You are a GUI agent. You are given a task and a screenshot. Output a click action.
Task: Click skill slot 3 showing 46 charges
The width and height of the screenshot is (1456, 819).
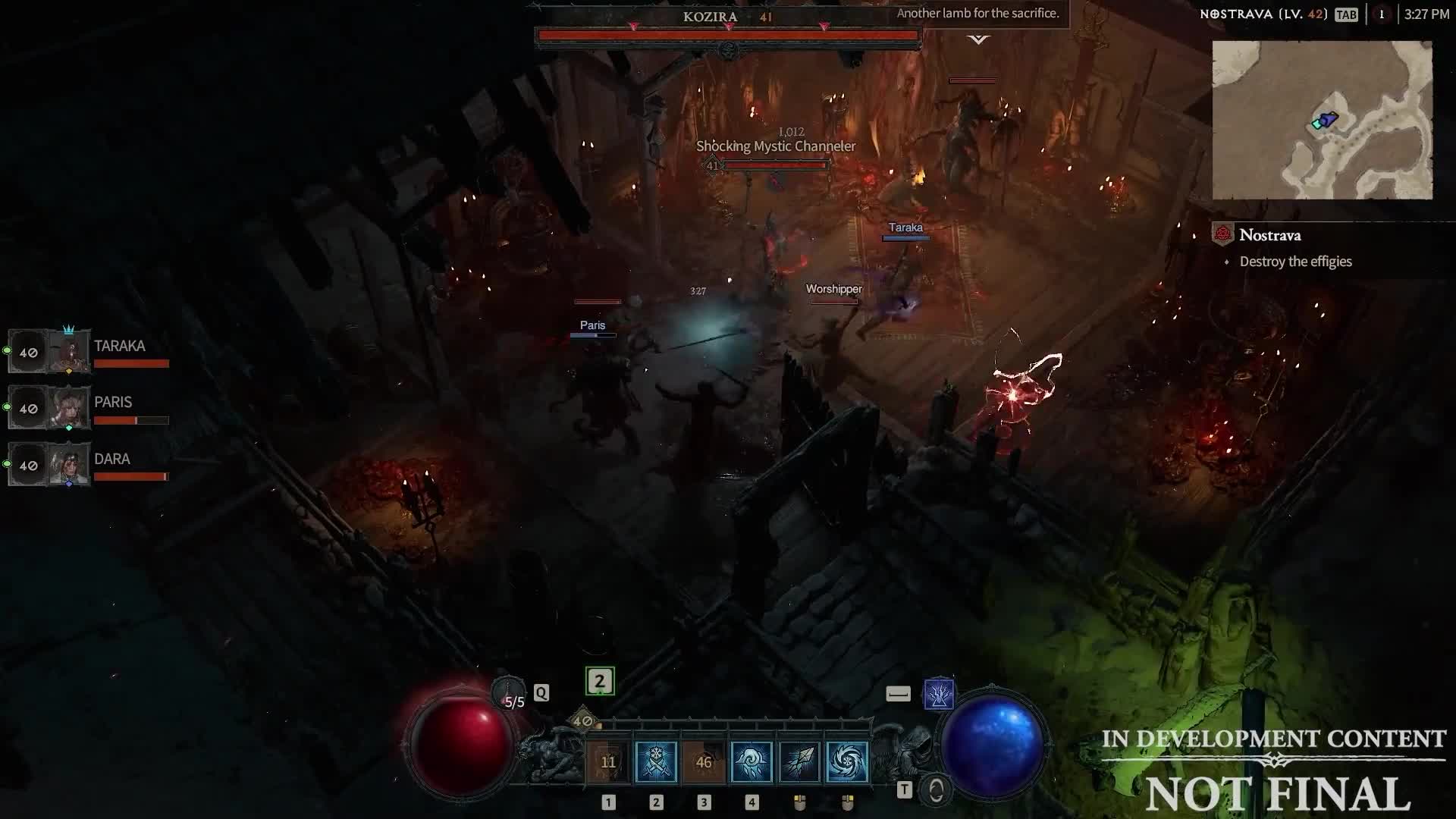[704, 761]
